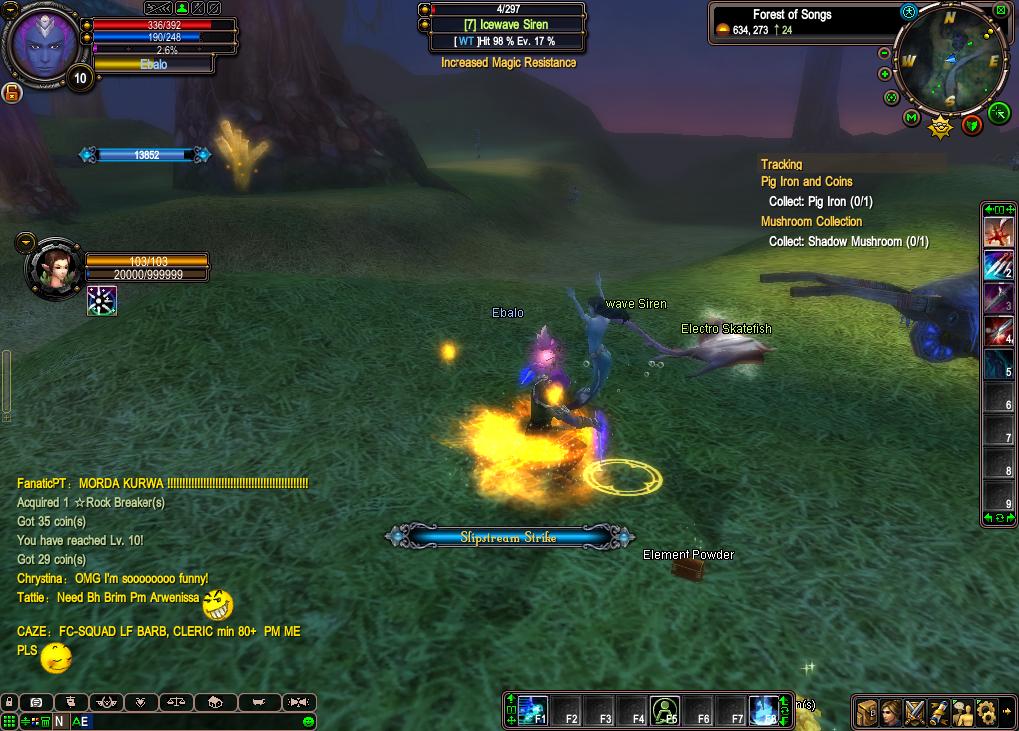Activate the meditate skill in slot F5
Viewport: 1019px width, 731px height.
(x=664, y=709)
